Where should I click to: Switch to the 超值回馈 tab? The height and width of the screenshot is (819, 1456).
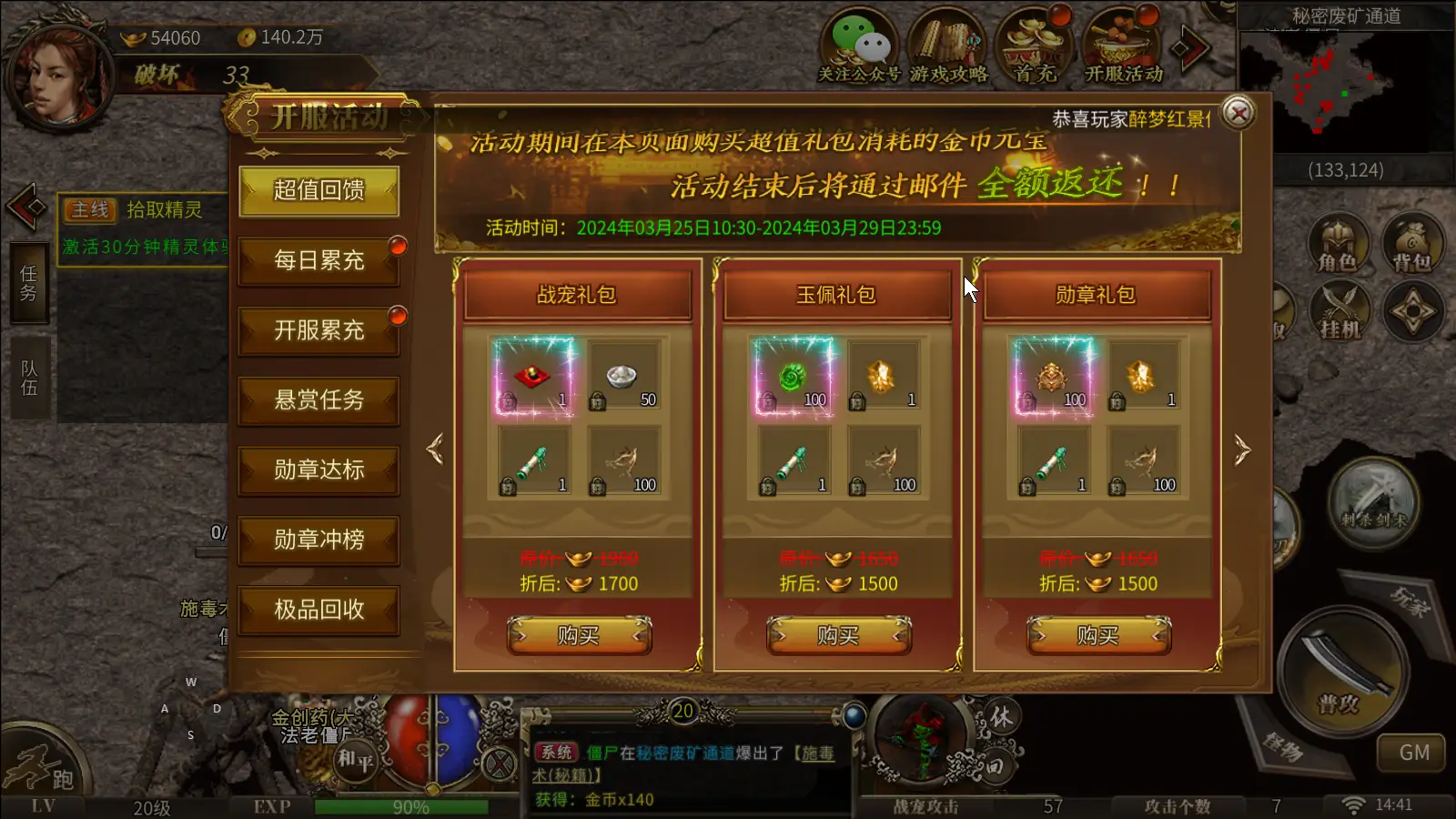tap(318, 190)
